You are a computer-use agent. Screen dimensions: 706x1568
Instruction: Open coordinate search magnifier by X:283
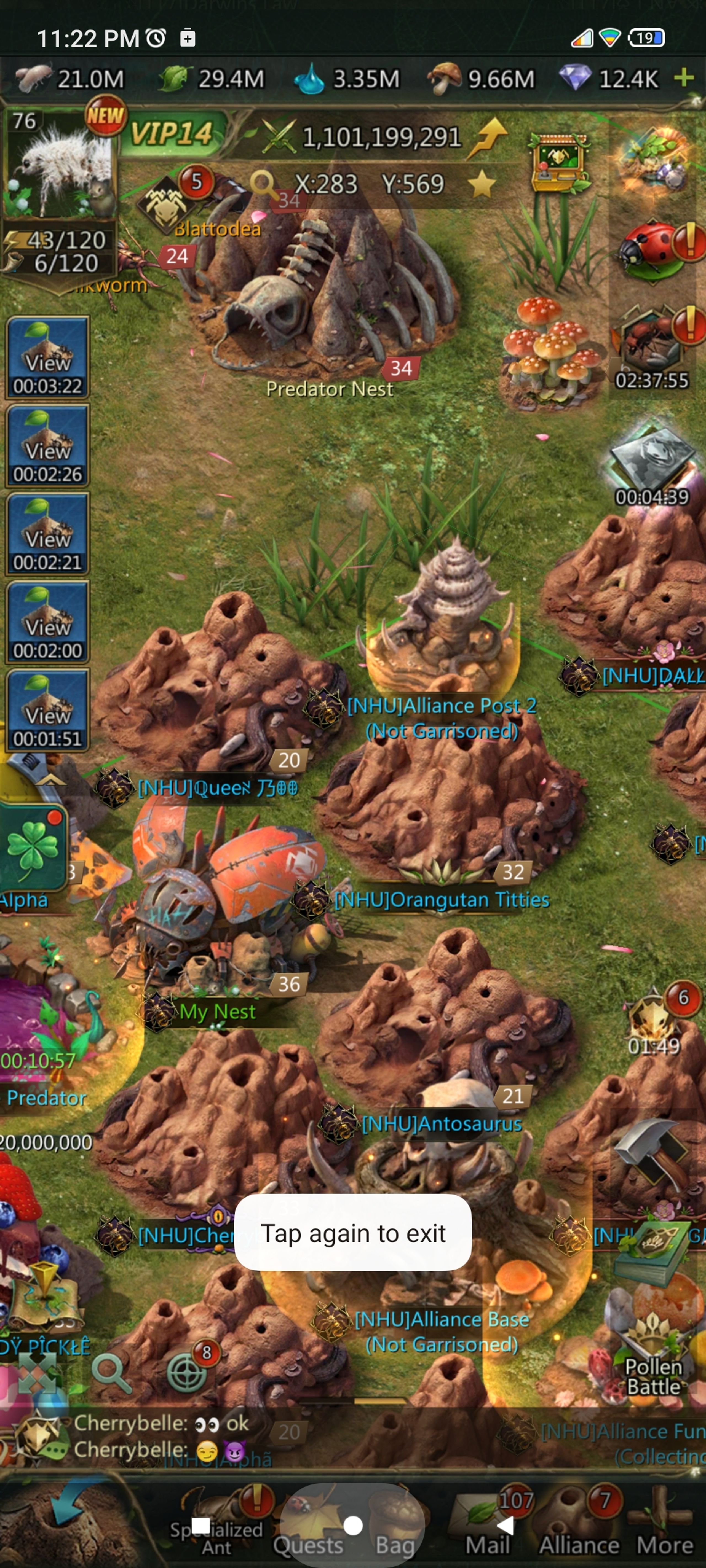pyautogui.click(x=264, y=183)
